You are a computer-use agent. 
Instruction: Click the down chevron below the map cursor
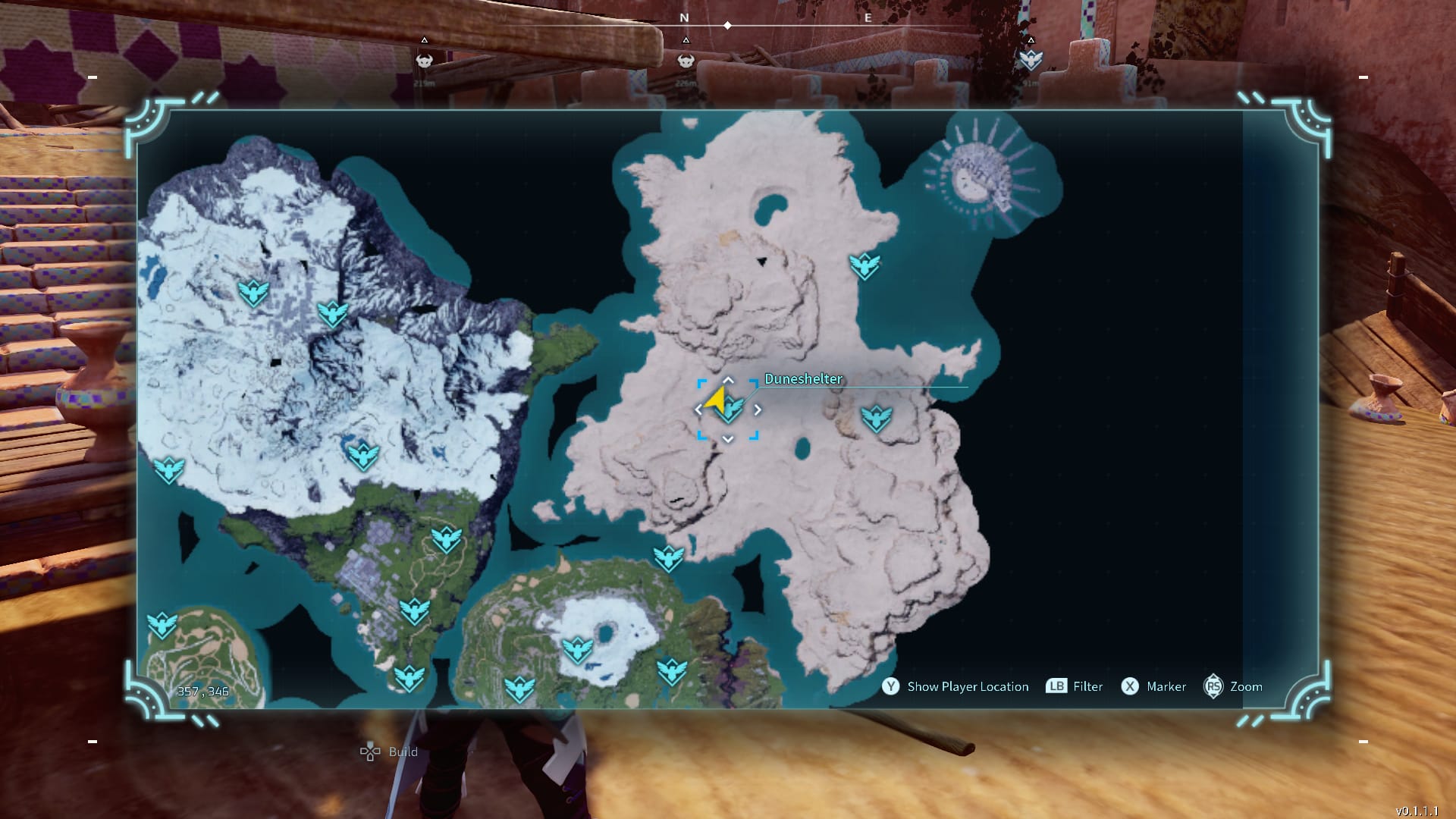pos(728,438)
